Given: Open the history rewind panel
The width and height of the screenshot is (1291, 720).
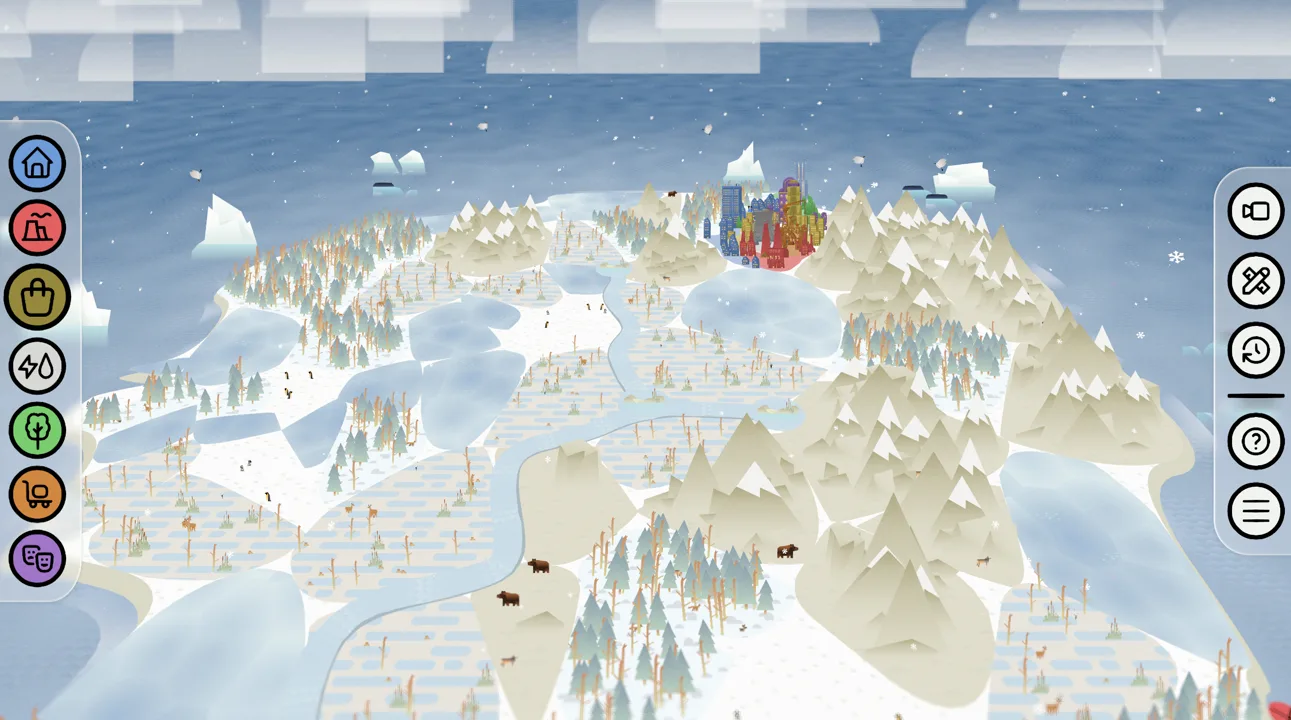Looking at the screenshot, I should click(x=1255, y=350).
